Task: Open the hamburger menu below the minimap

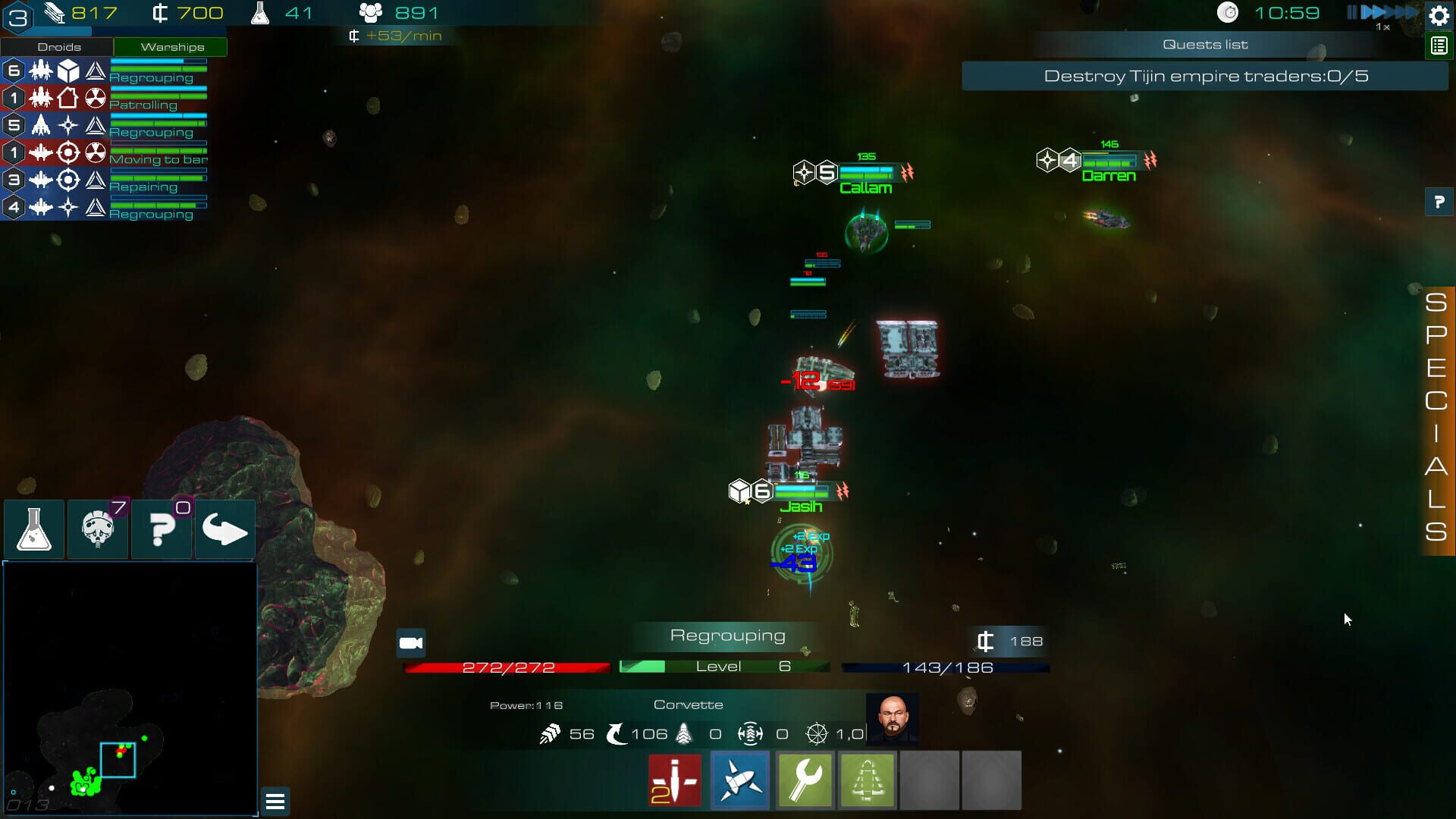Action: tap(275, 801)
